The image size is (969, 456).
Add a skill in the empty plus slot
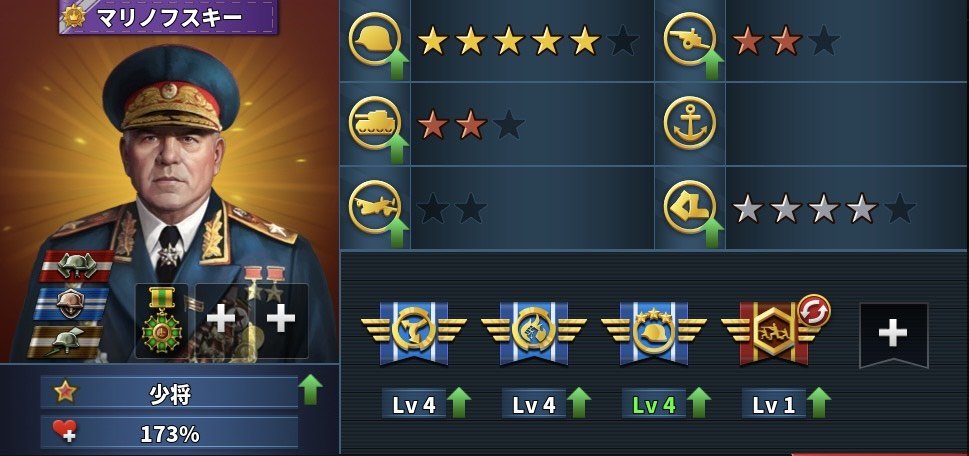[893, 335]
